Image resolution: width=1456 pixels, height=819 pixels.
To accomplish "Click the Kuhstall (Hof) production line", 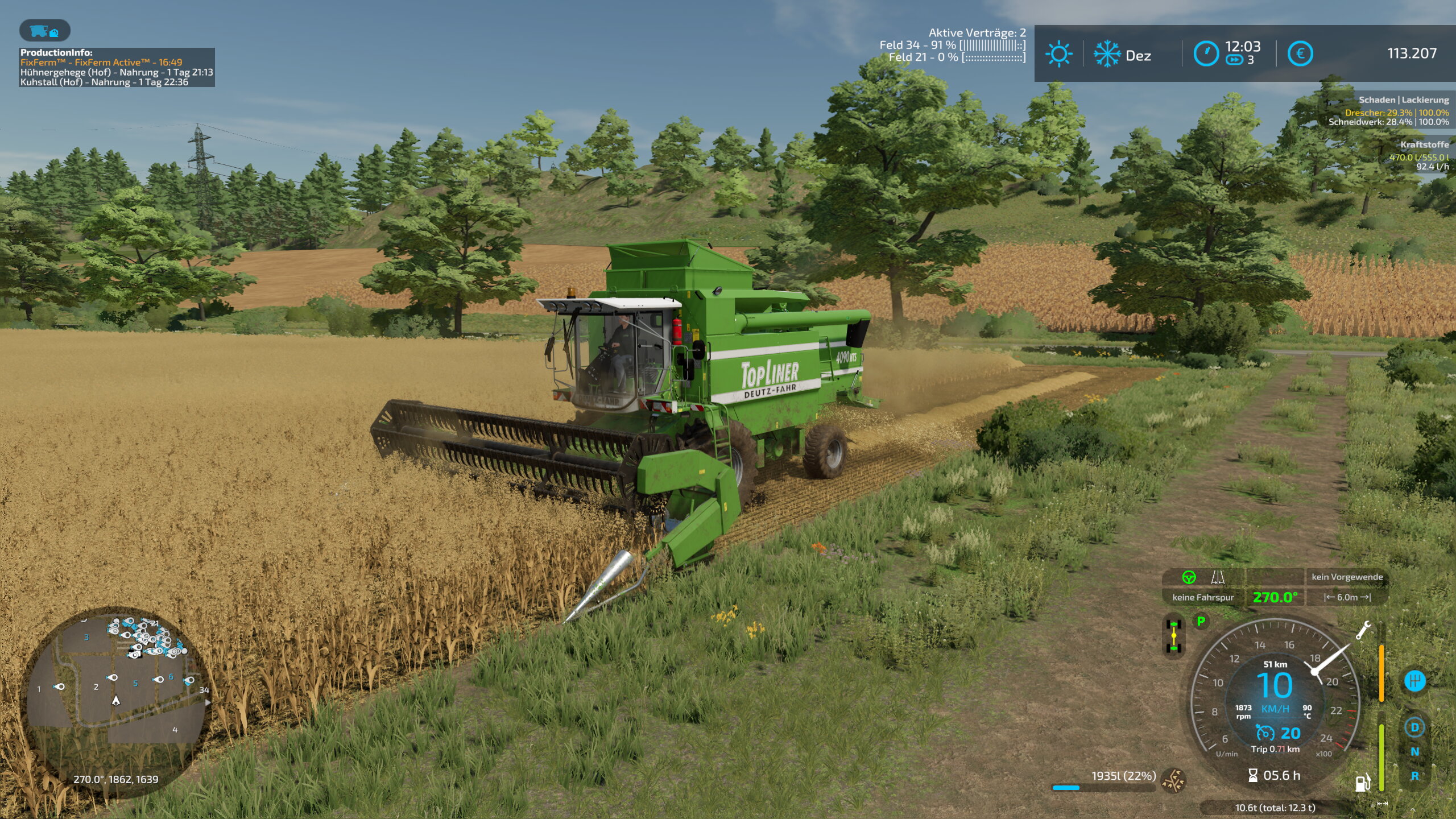I will coord(104,82).
